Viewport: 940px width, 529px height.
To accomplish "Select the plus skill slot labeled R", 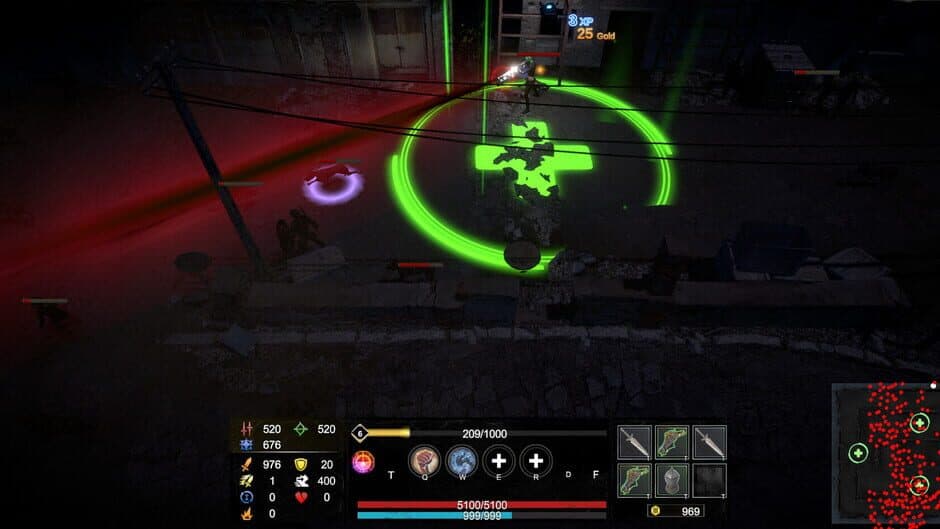I will tap(536, 460).
